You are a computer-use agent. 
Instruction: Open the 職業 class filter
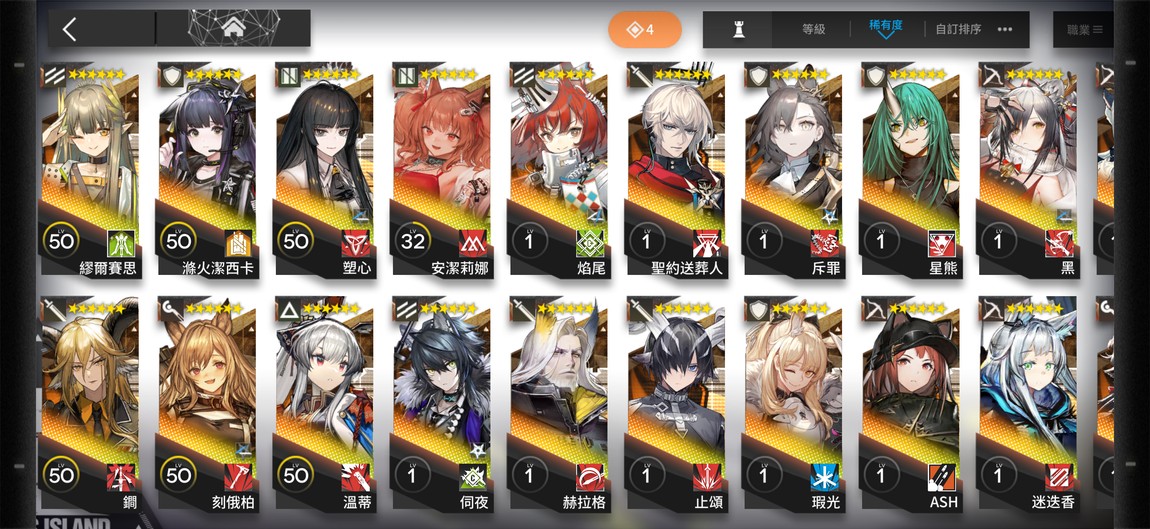(1083, 30)
